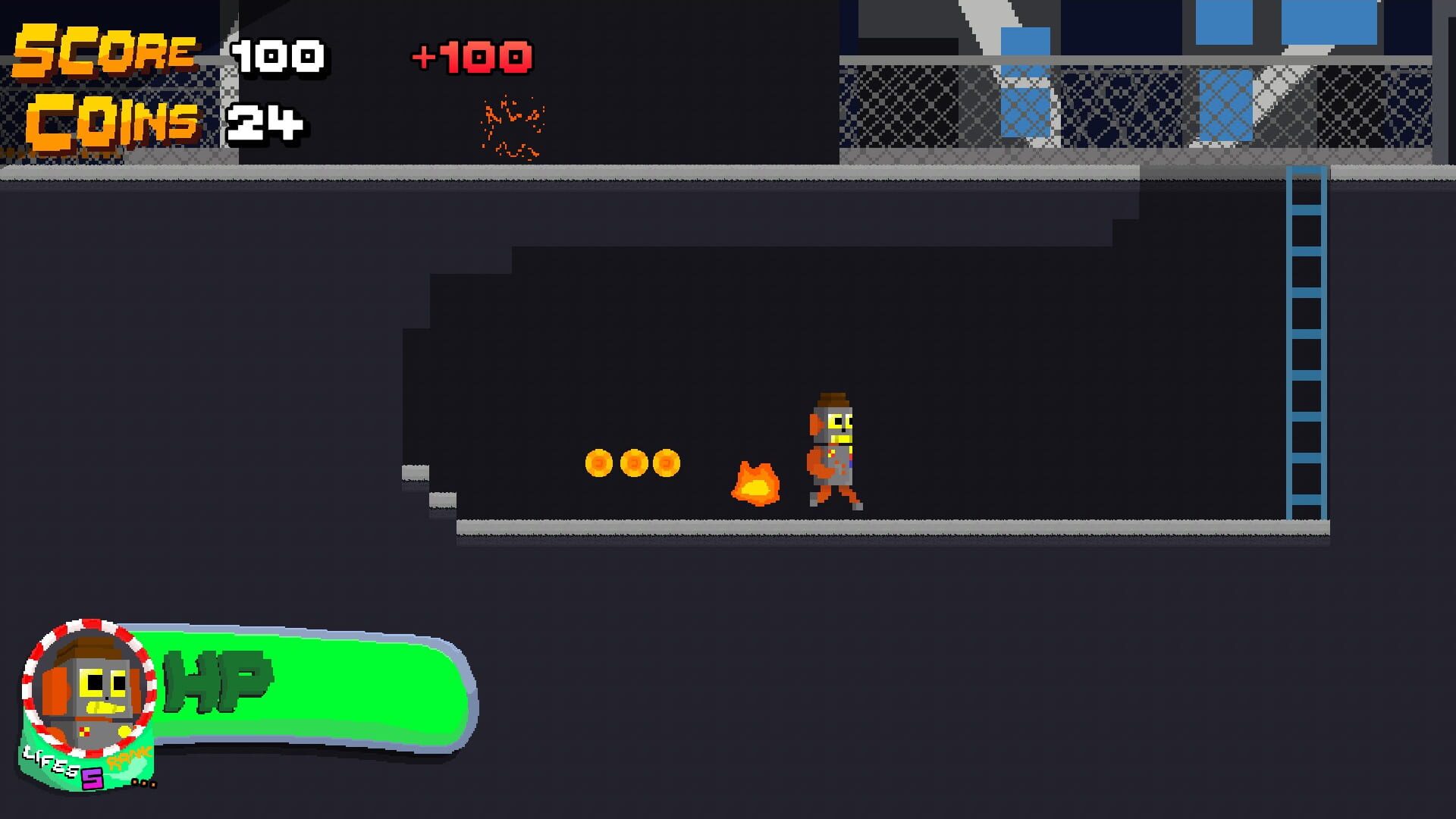The width and height of the screenshot is (1456, 819).
Task: Click the purple Lifes counter showing 5
Action: 93,780
